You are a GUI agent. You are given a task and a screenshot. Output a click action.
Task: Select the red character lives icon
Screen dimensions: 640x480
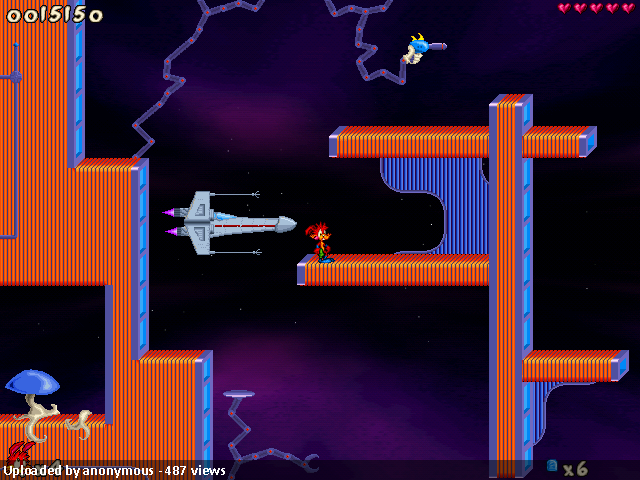pos(18,453)
